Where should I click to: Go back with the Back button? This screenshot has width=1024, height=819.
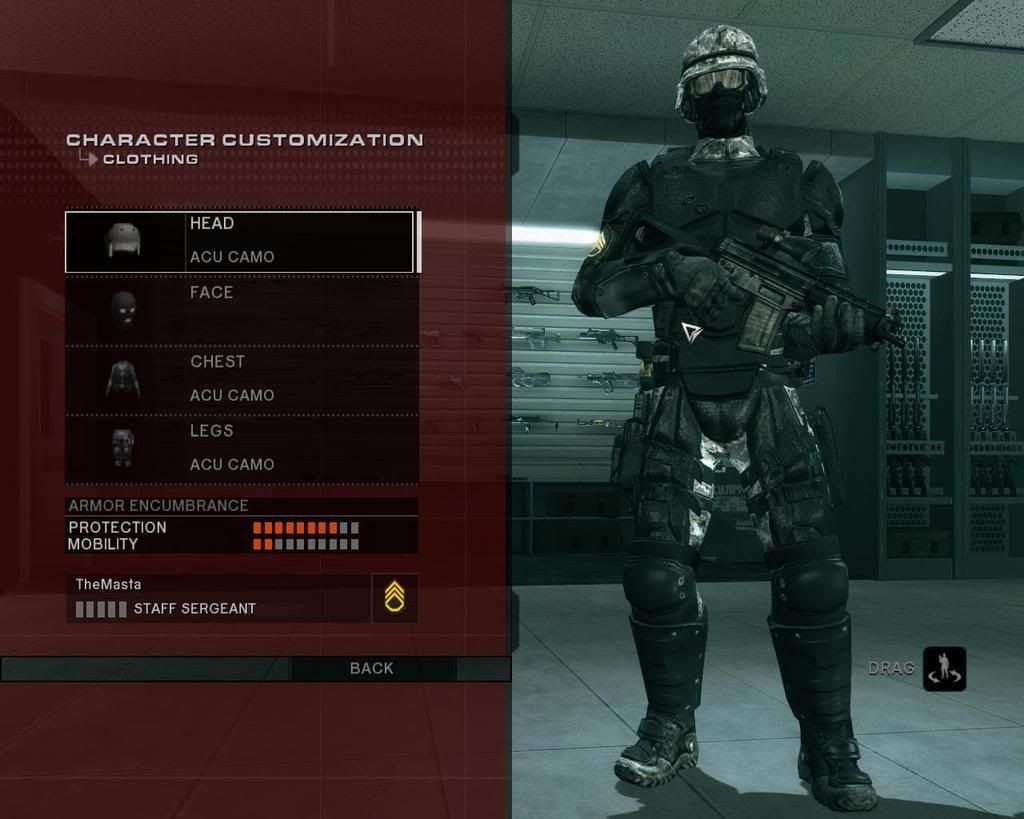pos(372,668)
